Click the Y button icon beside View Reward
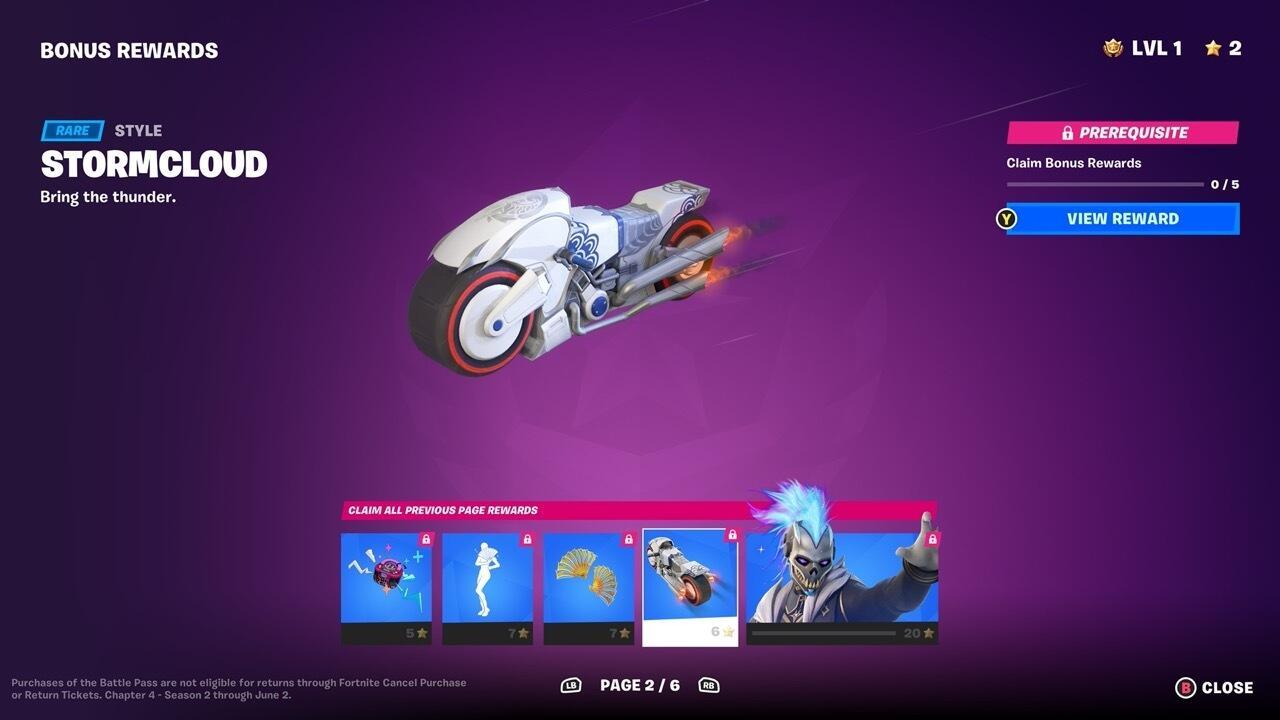This screenshot has height=720, width=1280. tap(1007, 218)
